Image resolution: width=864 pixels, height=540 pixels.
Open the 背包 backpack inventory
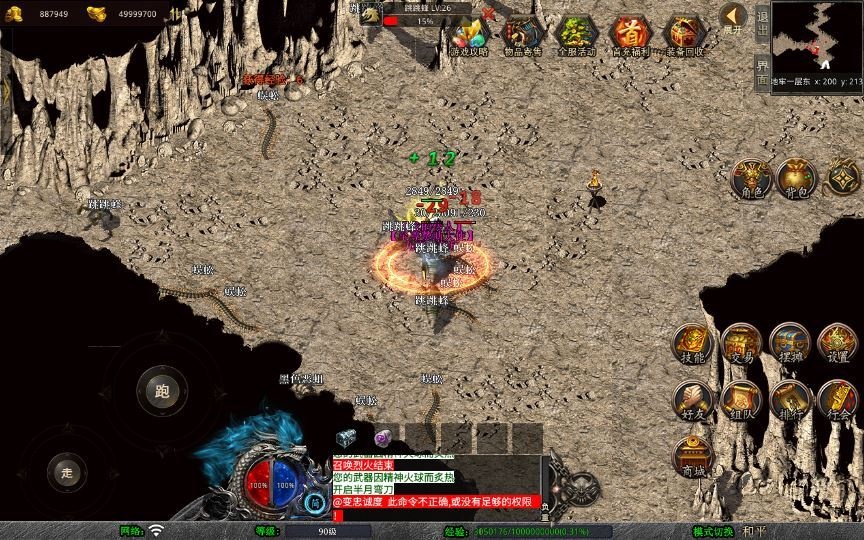click(x=796, y=176)
